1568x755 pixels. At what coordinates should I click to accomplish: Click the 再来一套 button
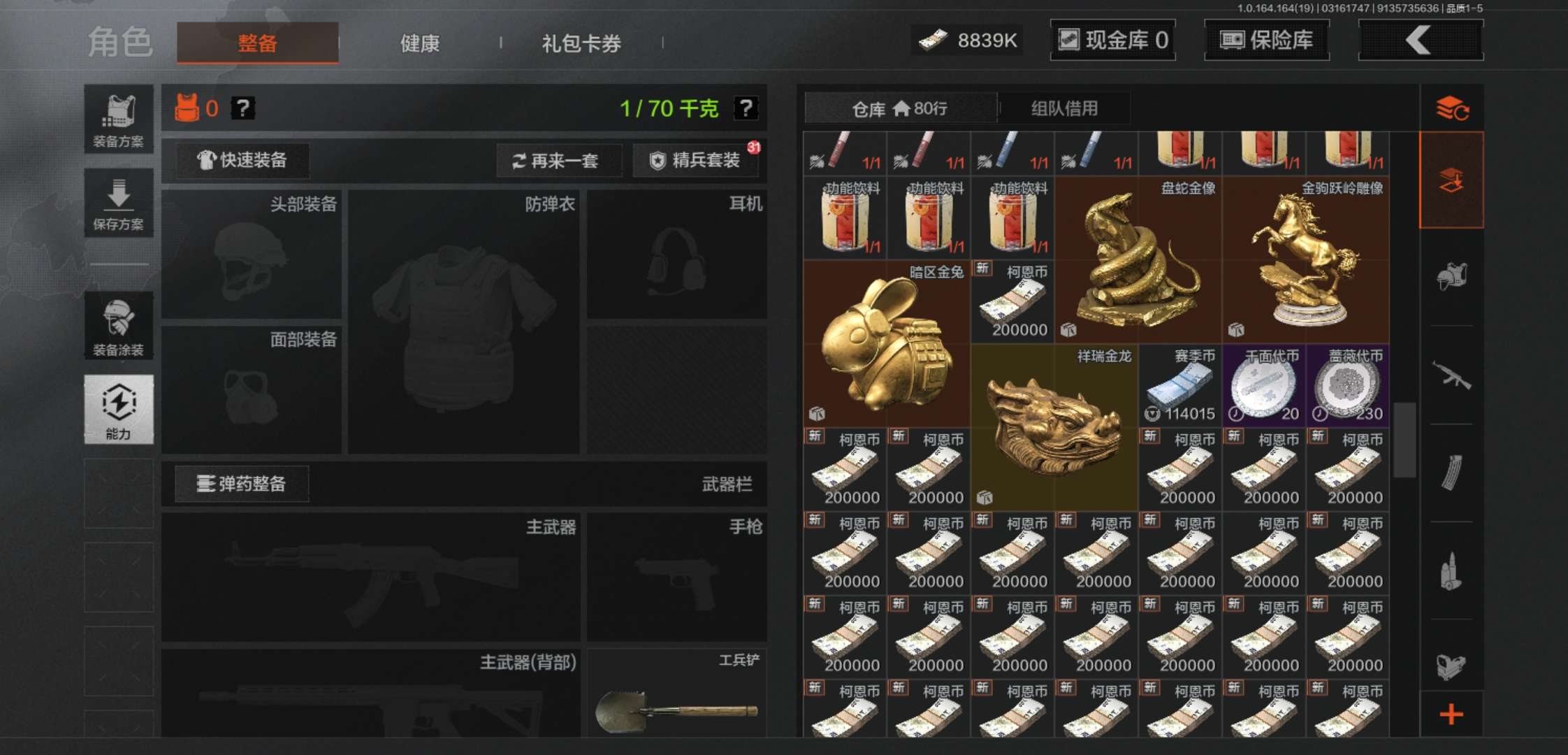pyautogui.click(x=559, y=161)
